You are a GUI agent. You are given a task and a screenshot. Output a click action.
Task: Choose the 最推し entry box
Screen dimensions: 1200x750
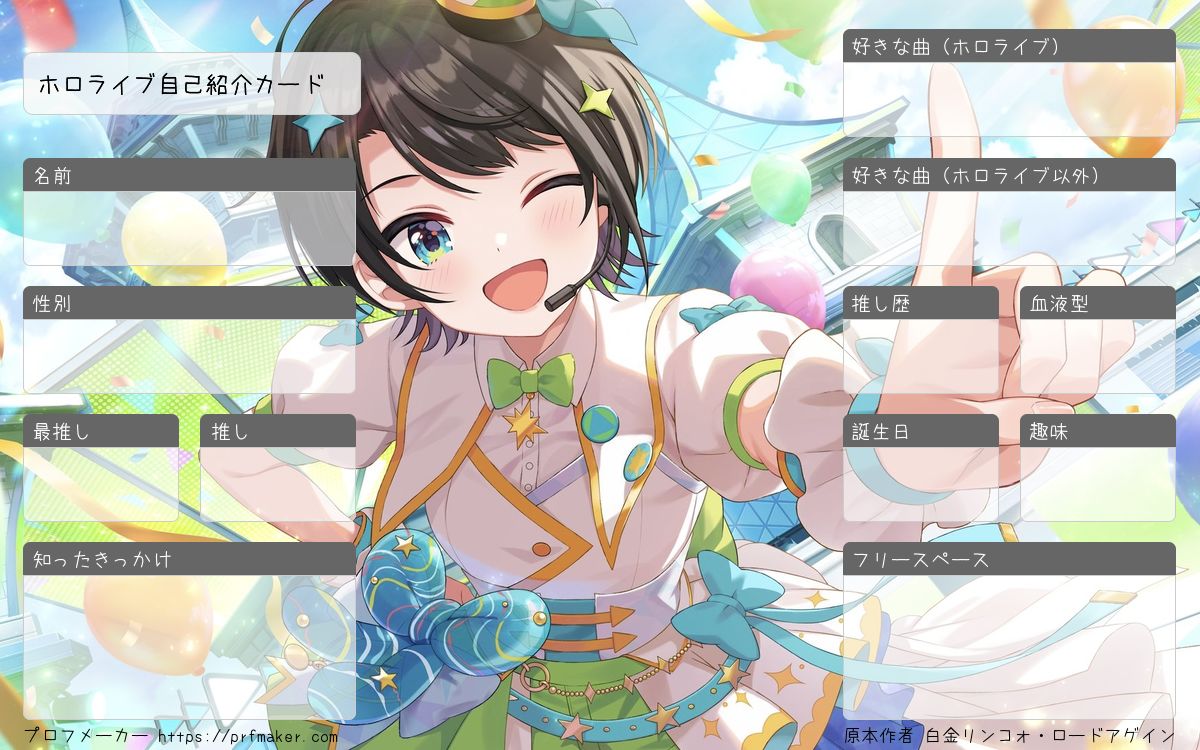point(101,483)
